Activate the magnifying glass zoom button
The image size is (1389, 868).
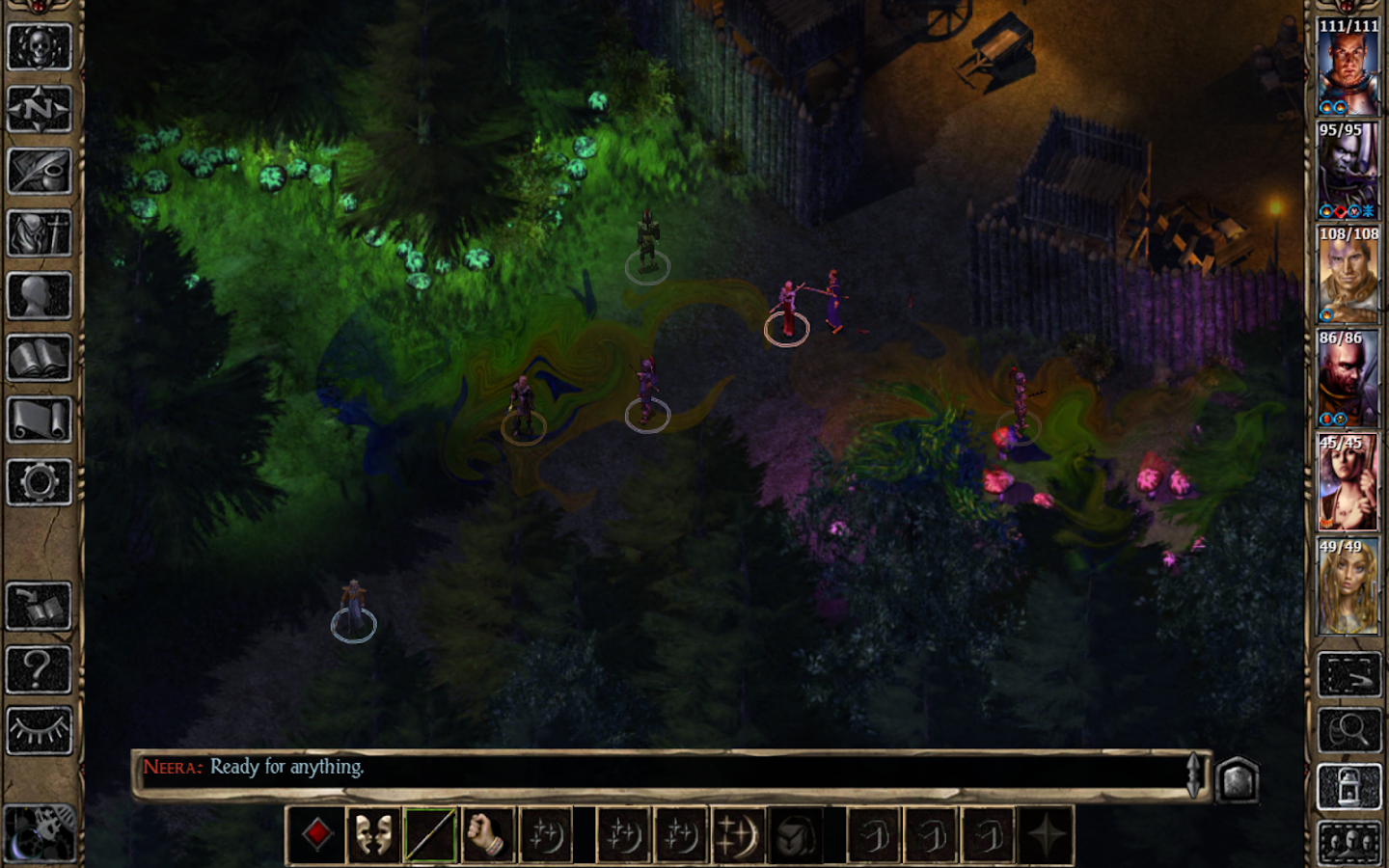[1348, 732]
